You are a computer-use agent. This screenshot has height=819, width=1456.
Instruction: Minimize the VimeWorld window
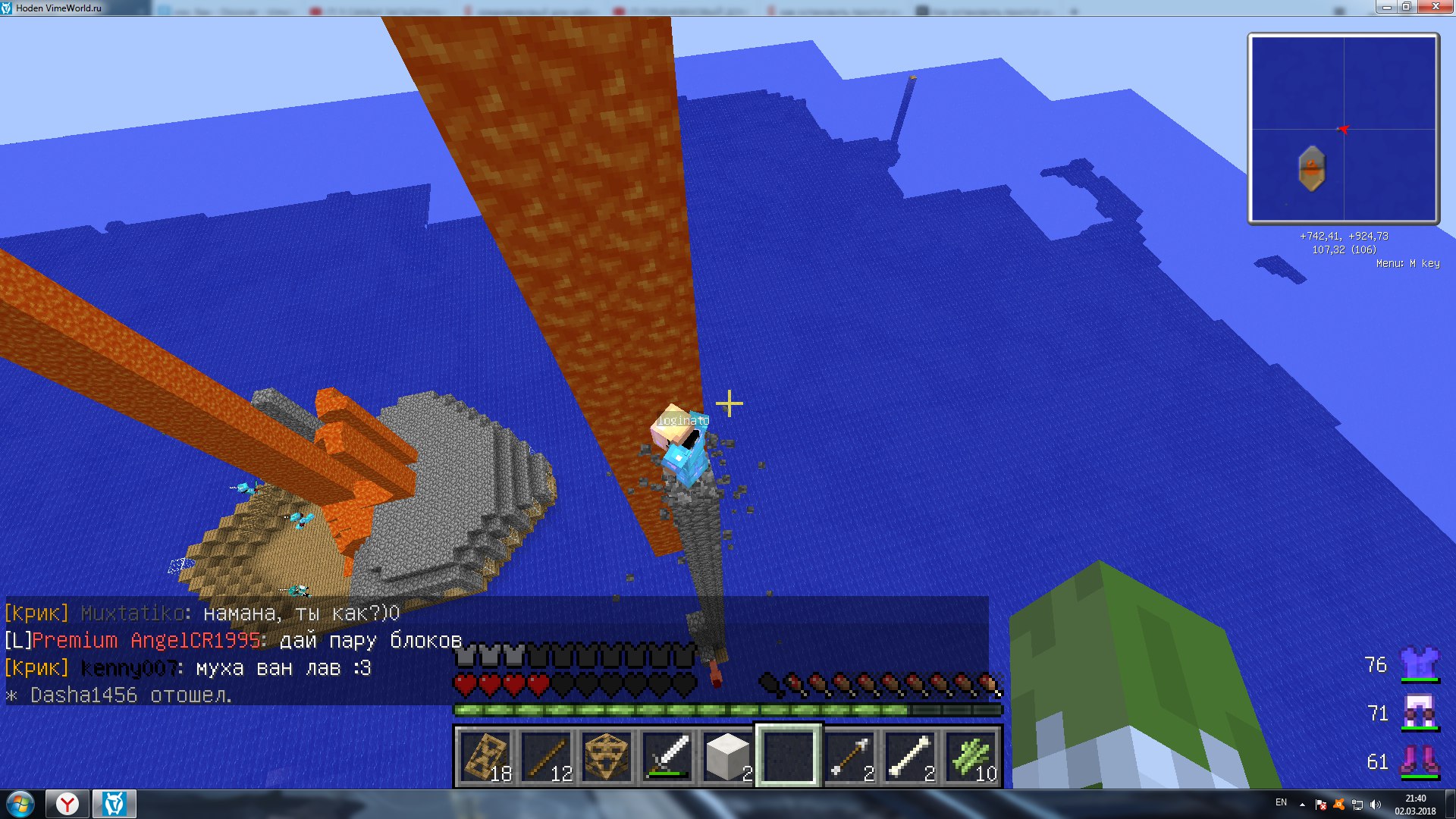(x=1386, y=7)
